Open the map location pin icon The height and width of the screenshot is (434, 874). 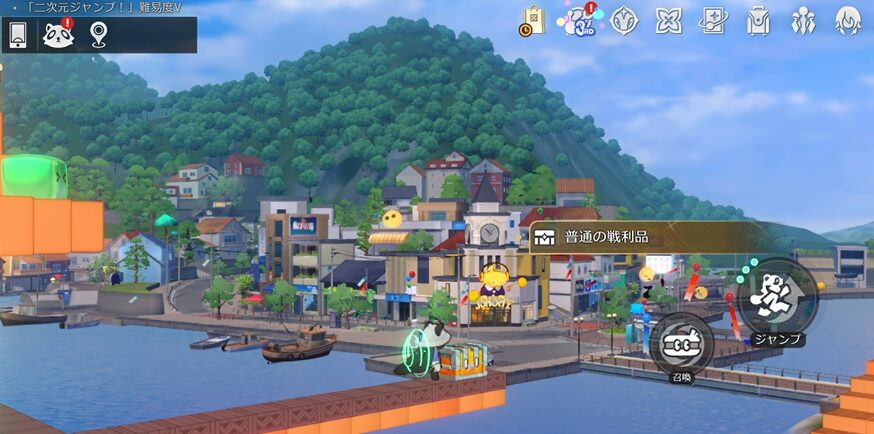pyautogui.click(x=98, y=36)
